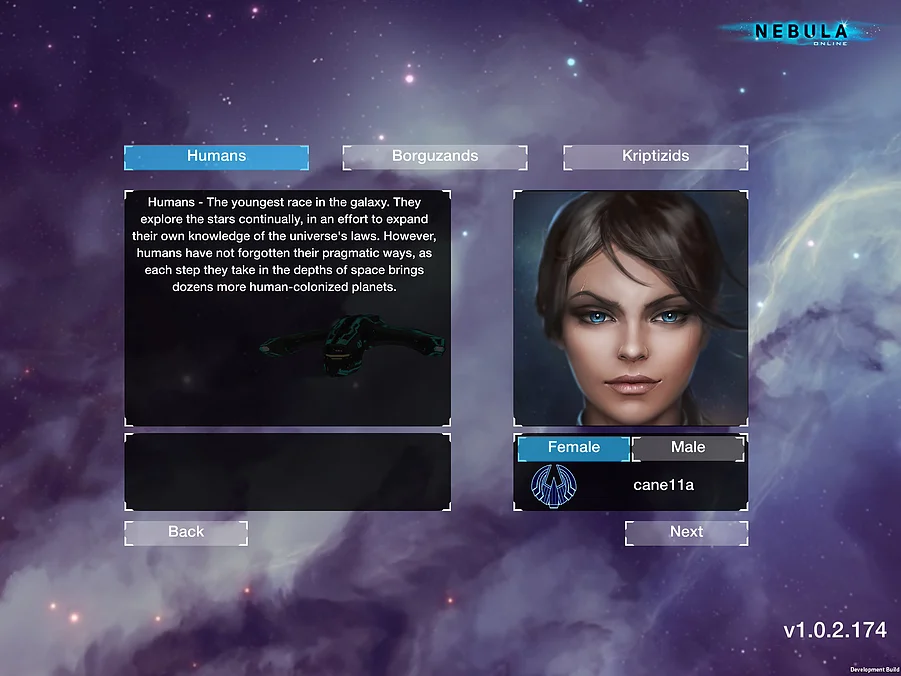
Task: Proceed with the Next button
Action: [x=686, y=533]
